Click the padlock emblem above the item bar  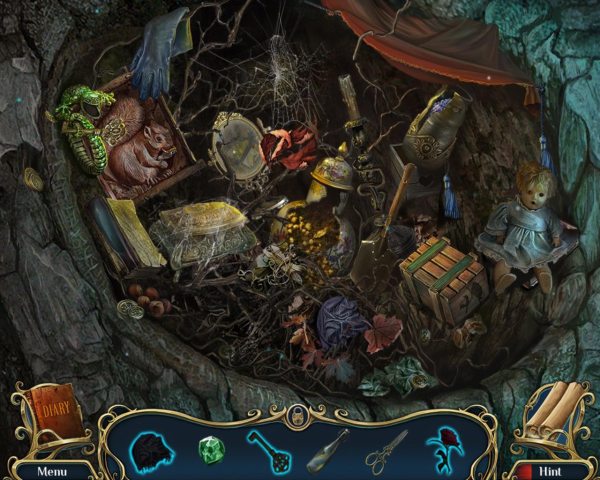pyautogui.click(x=297, y=417)
